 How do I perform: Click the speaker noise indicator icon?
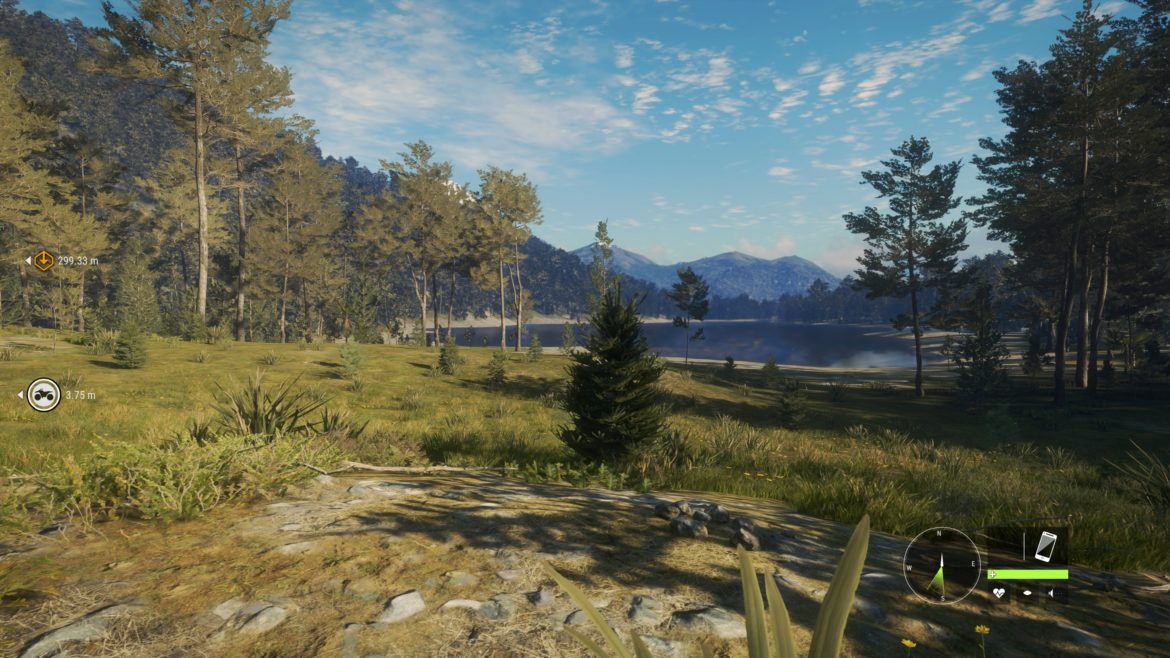[x=1052, y=593]
